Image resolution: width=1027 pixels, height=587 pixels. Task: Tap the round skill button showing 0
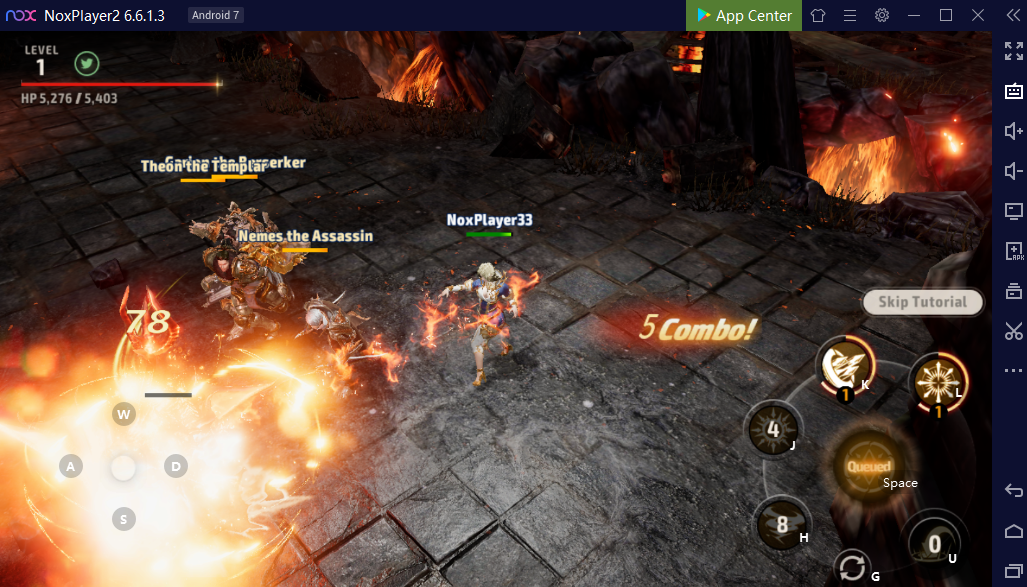pos(934,543)
